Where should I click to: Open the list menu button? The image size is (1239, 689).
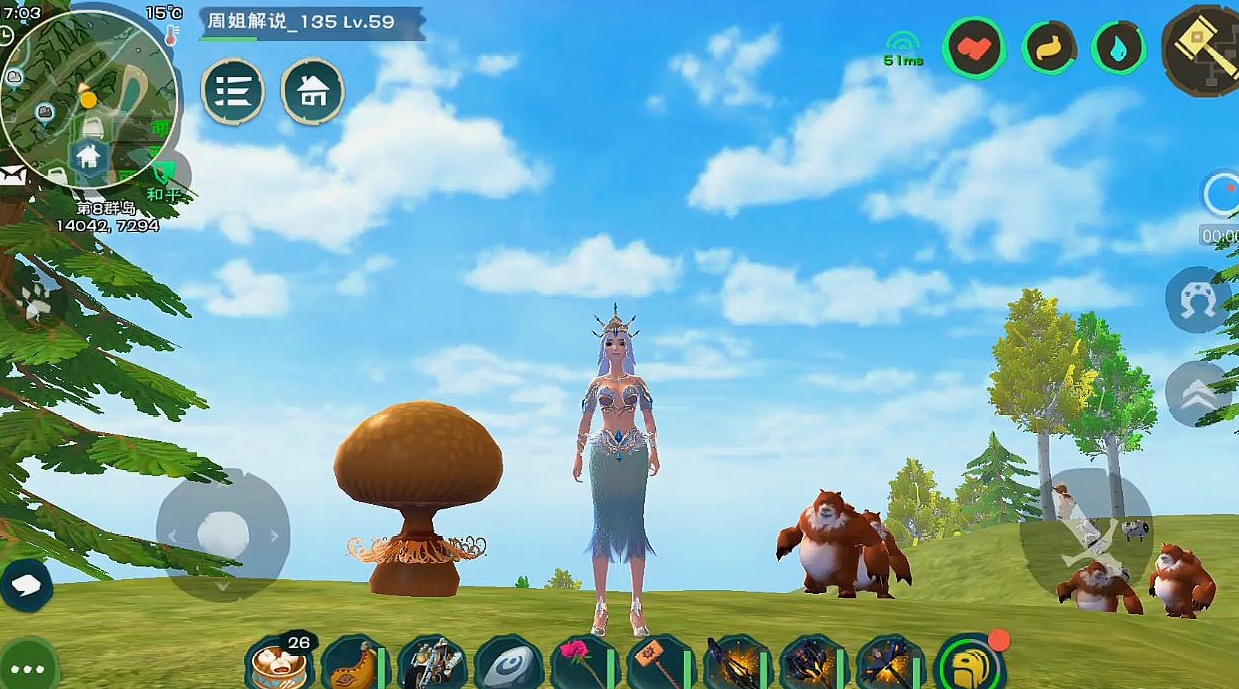[233, 91]
